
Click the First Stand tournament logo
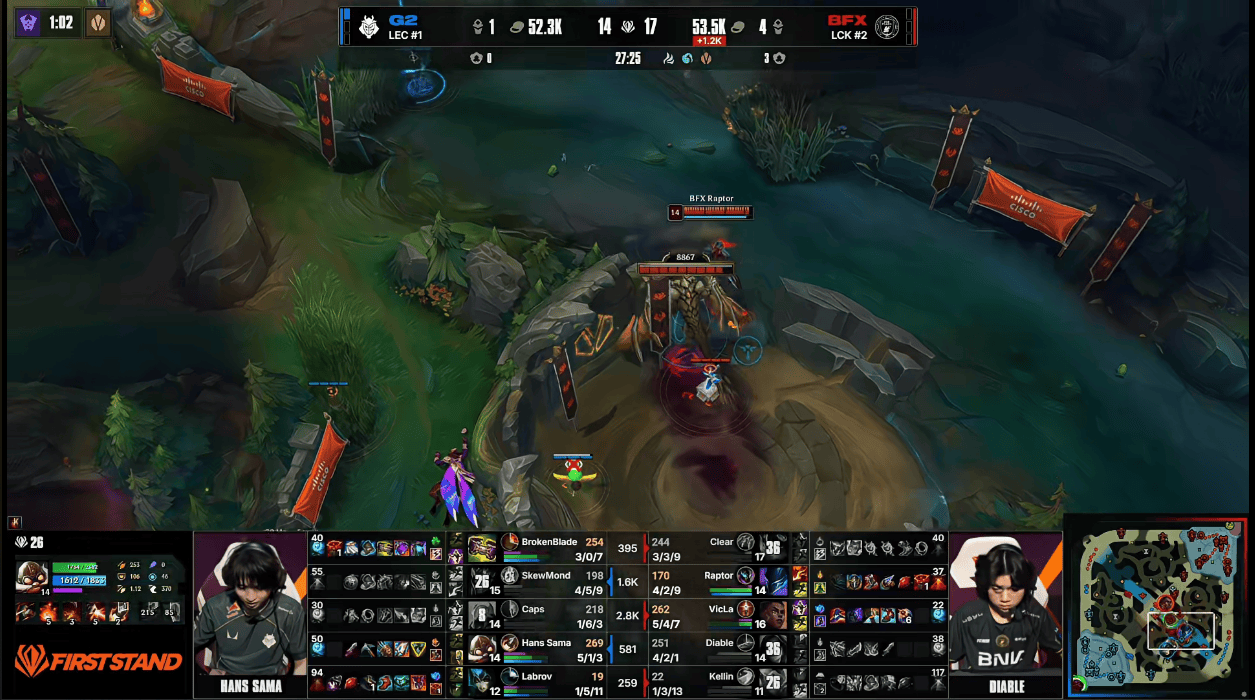coord(98,661)
